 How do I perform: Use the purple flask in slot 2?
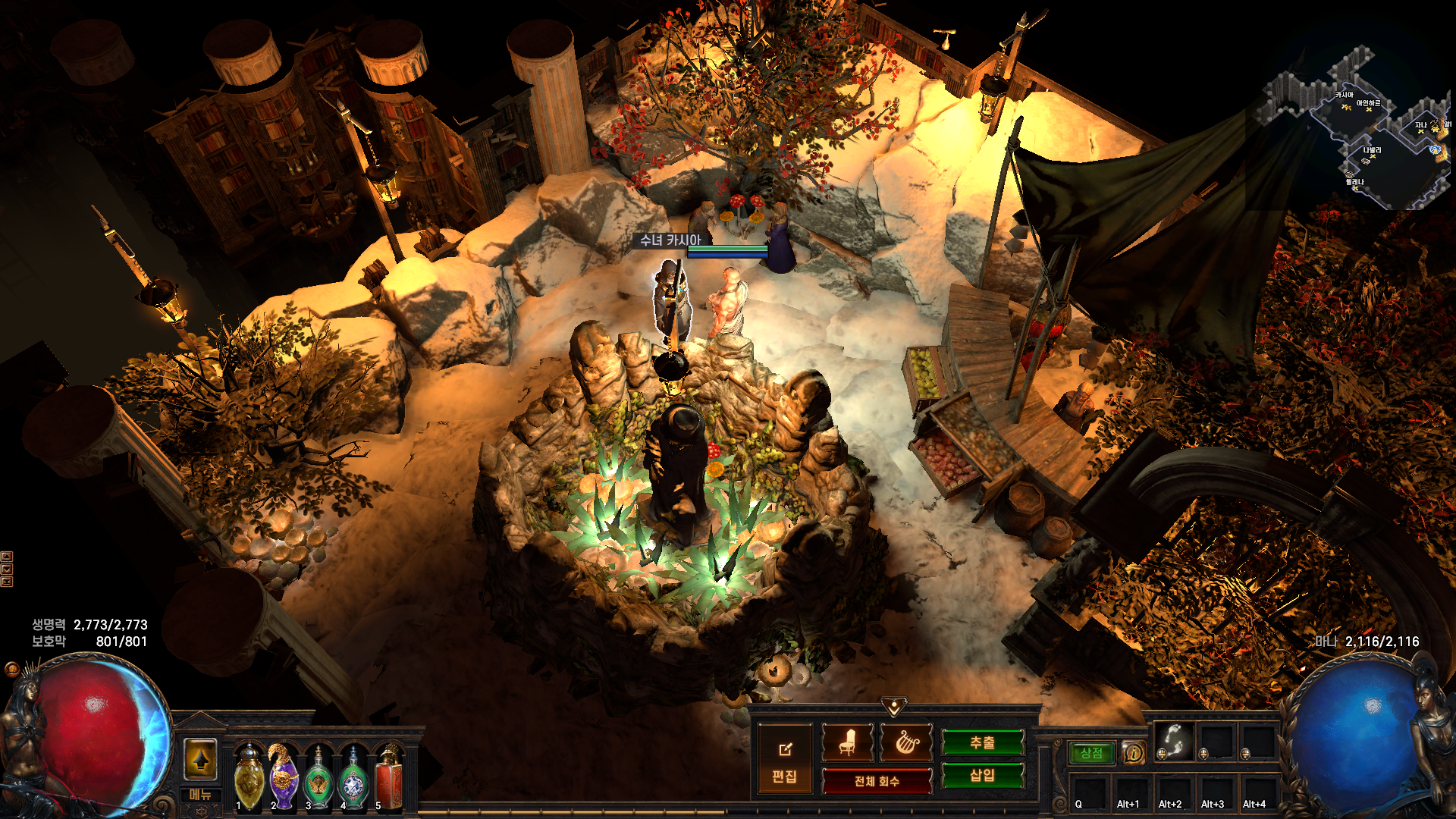click(284, 777)
